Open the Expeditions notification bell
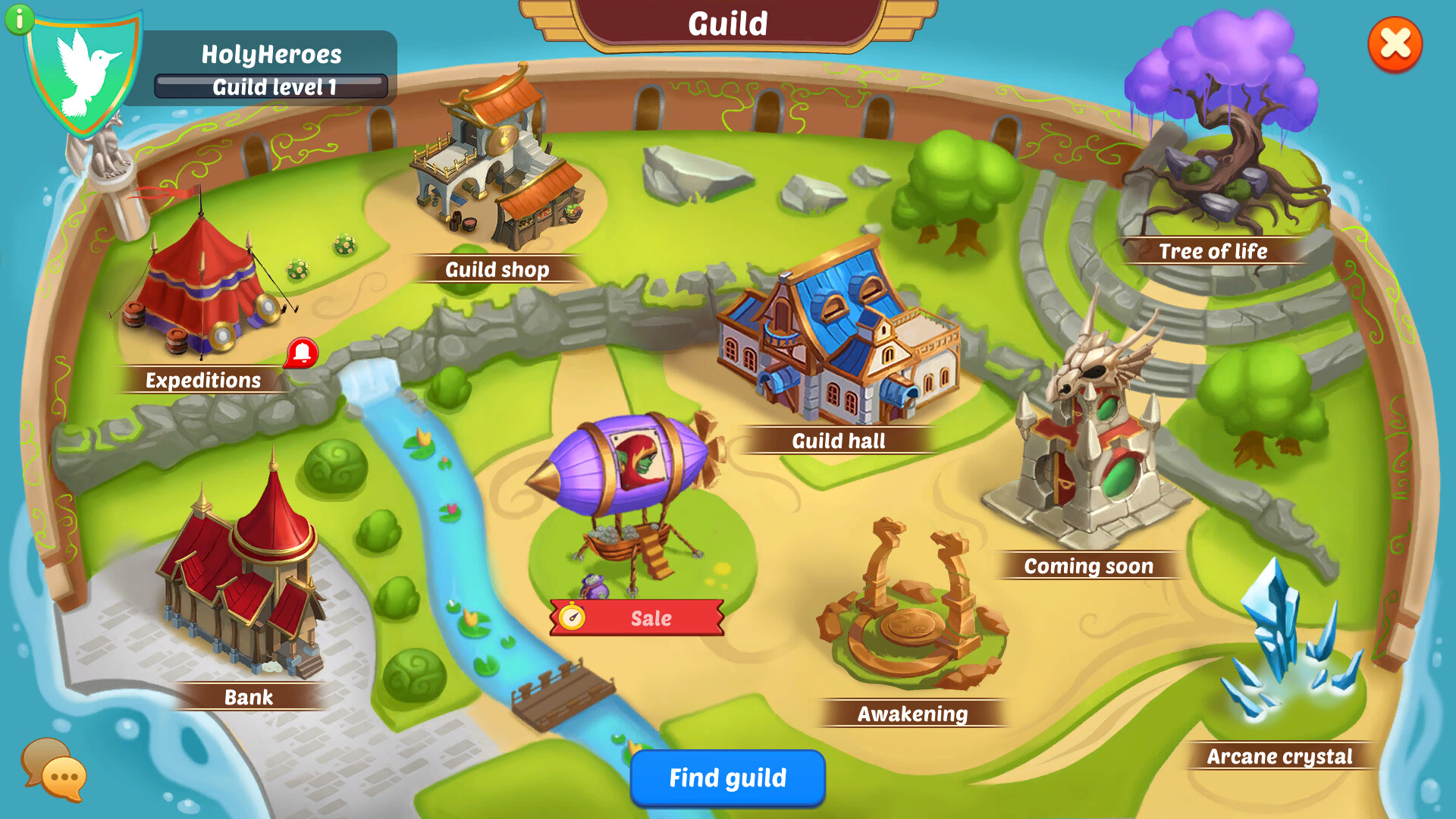 click(x=302, y=353)
